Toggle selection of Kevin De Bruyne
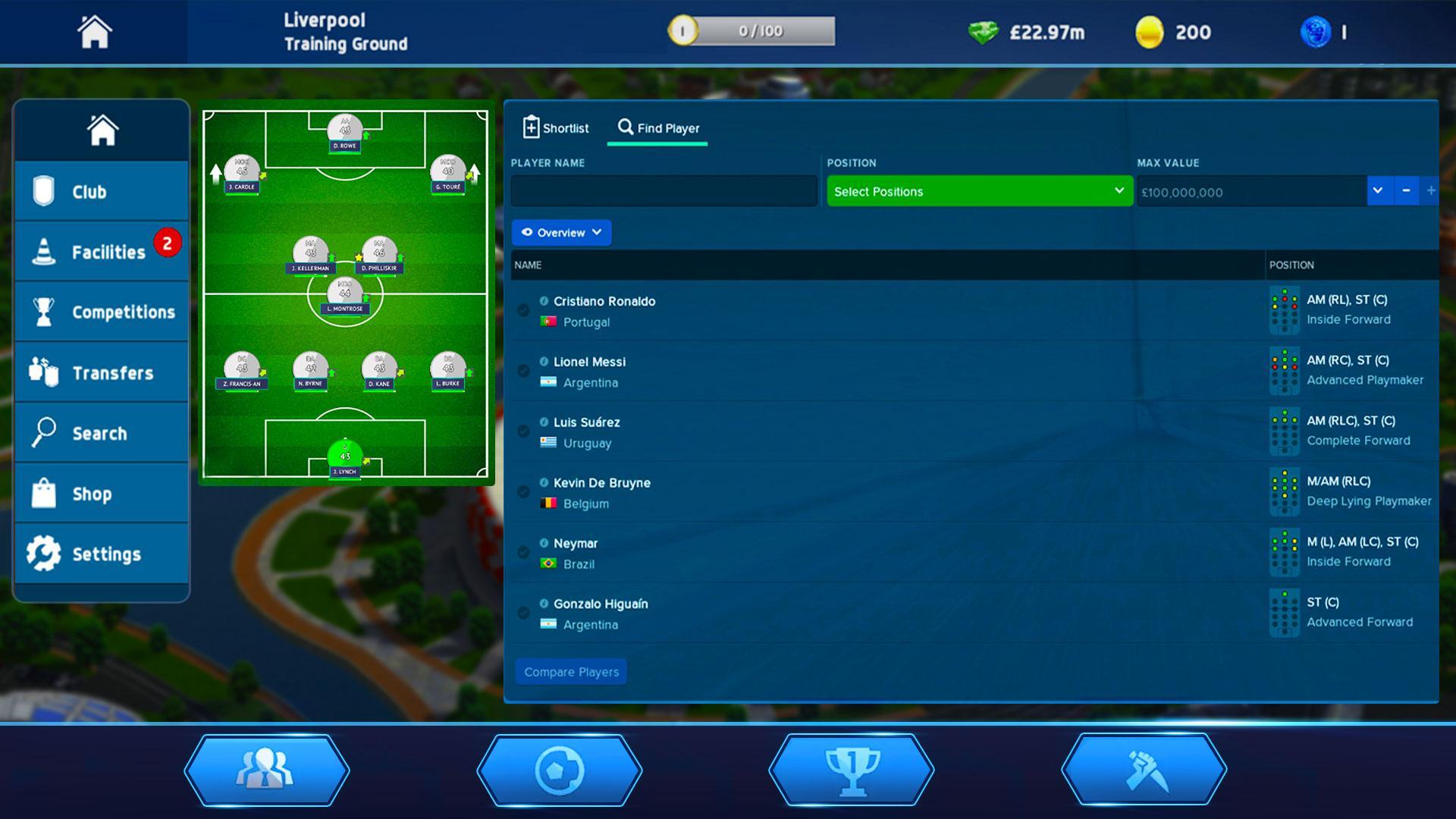This screenshot has height=819, width=1456. [522, 492]
